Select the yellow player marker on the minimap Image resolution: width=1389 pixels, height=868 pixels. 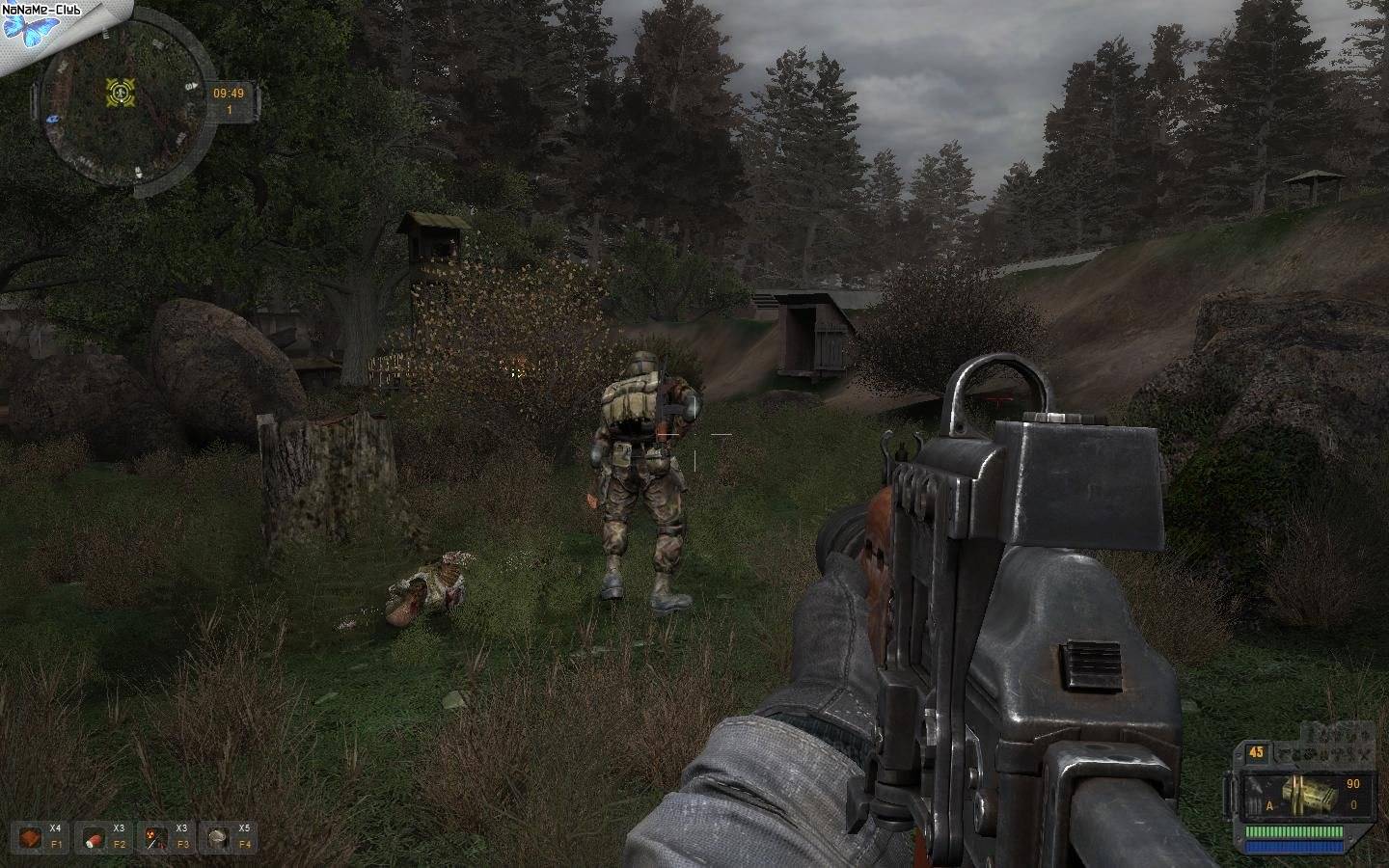[x=122, y=92]
